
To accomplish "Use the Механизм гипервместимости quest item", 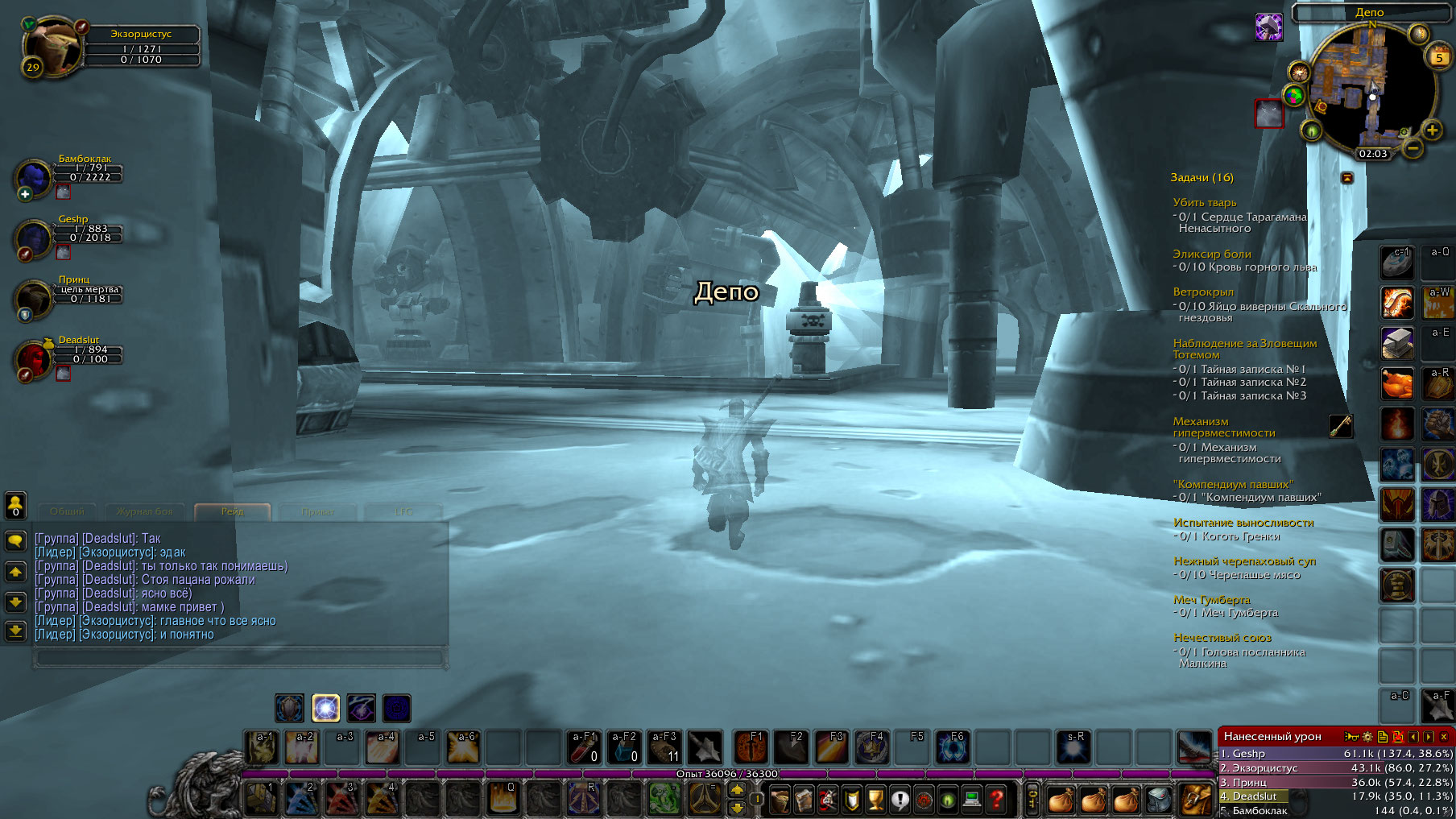I will click(1340, 426).
